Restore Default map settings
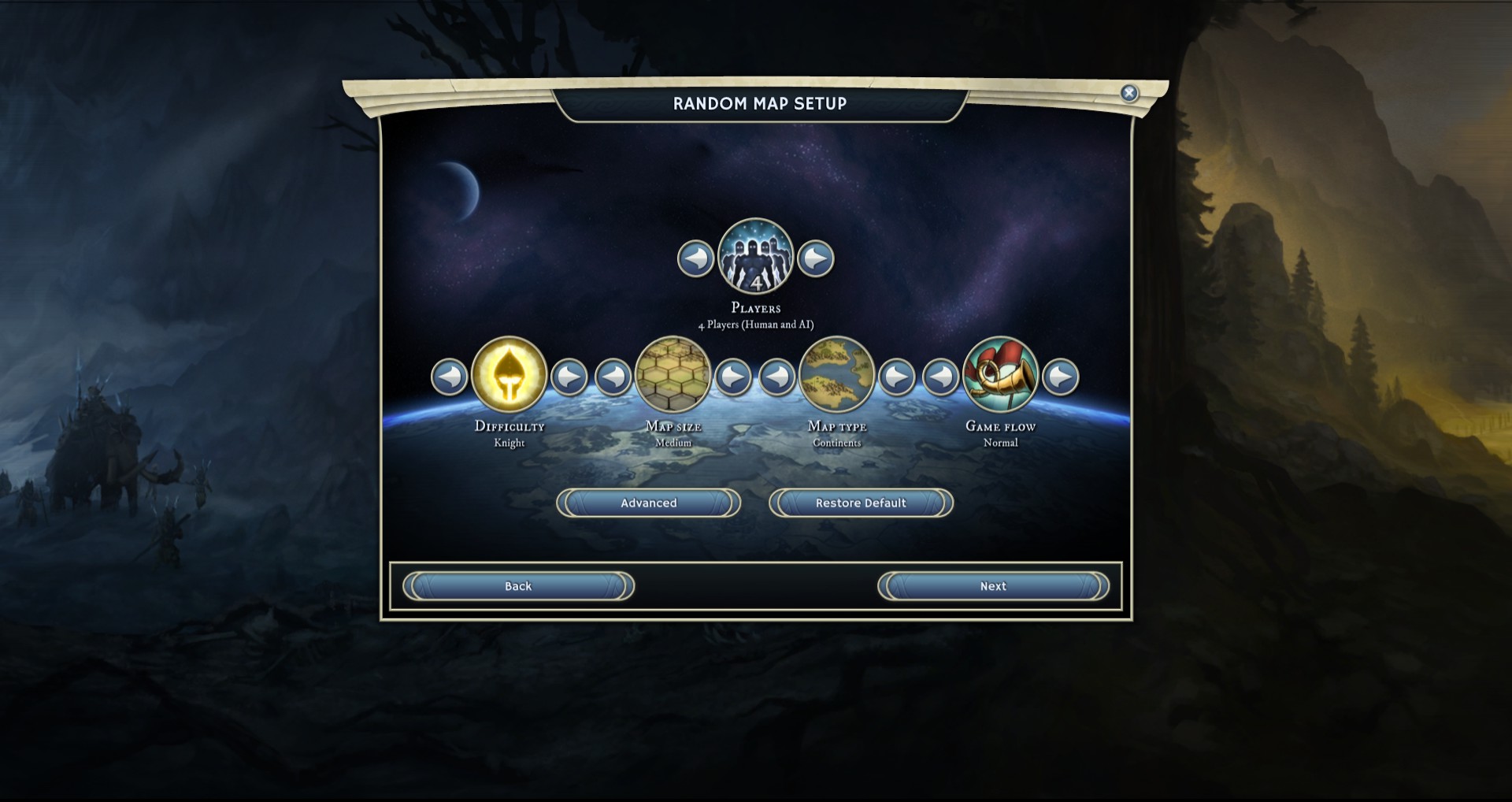 tap(861, 503)
